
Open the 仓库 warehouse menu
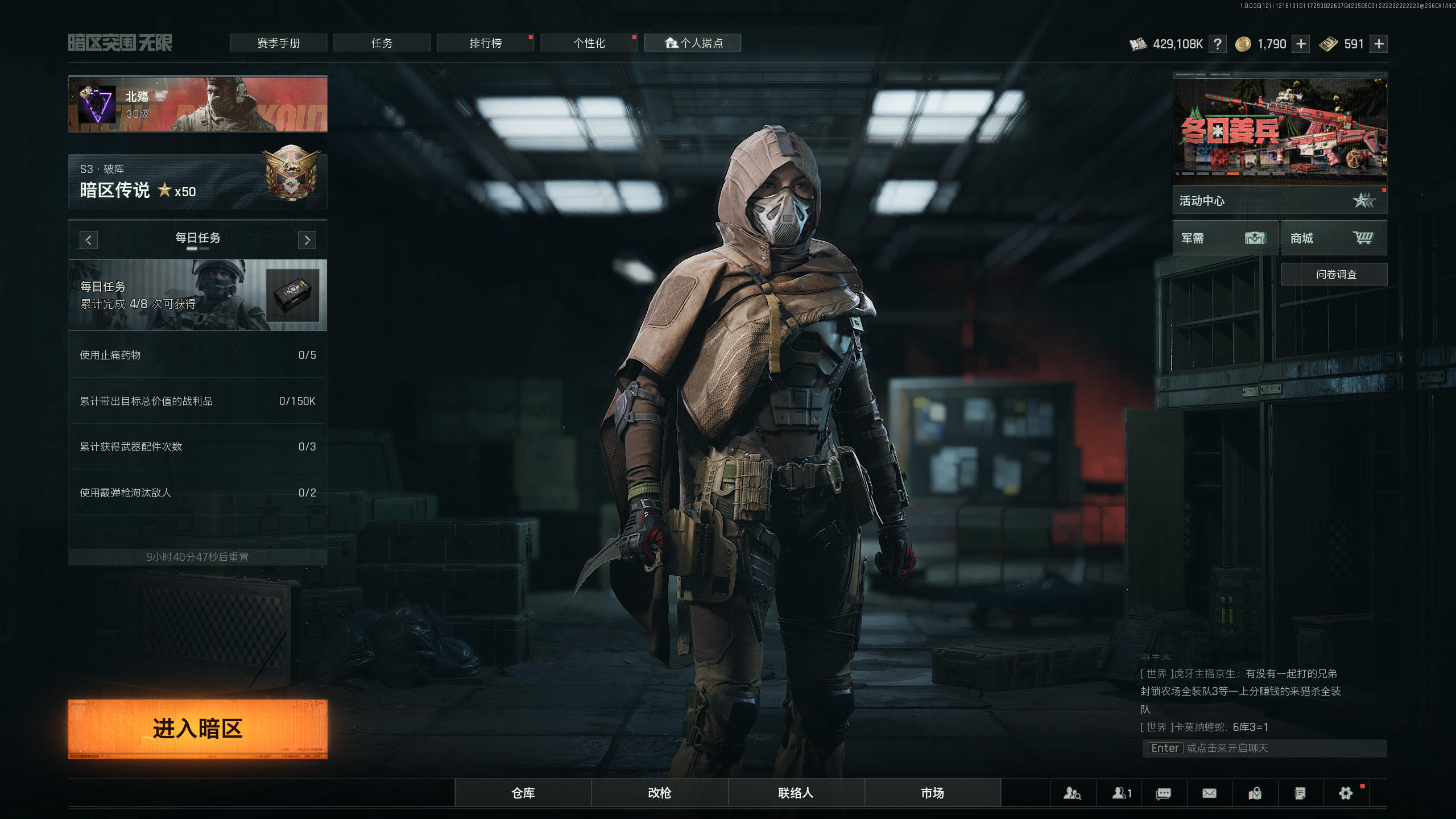coord(523,793)
